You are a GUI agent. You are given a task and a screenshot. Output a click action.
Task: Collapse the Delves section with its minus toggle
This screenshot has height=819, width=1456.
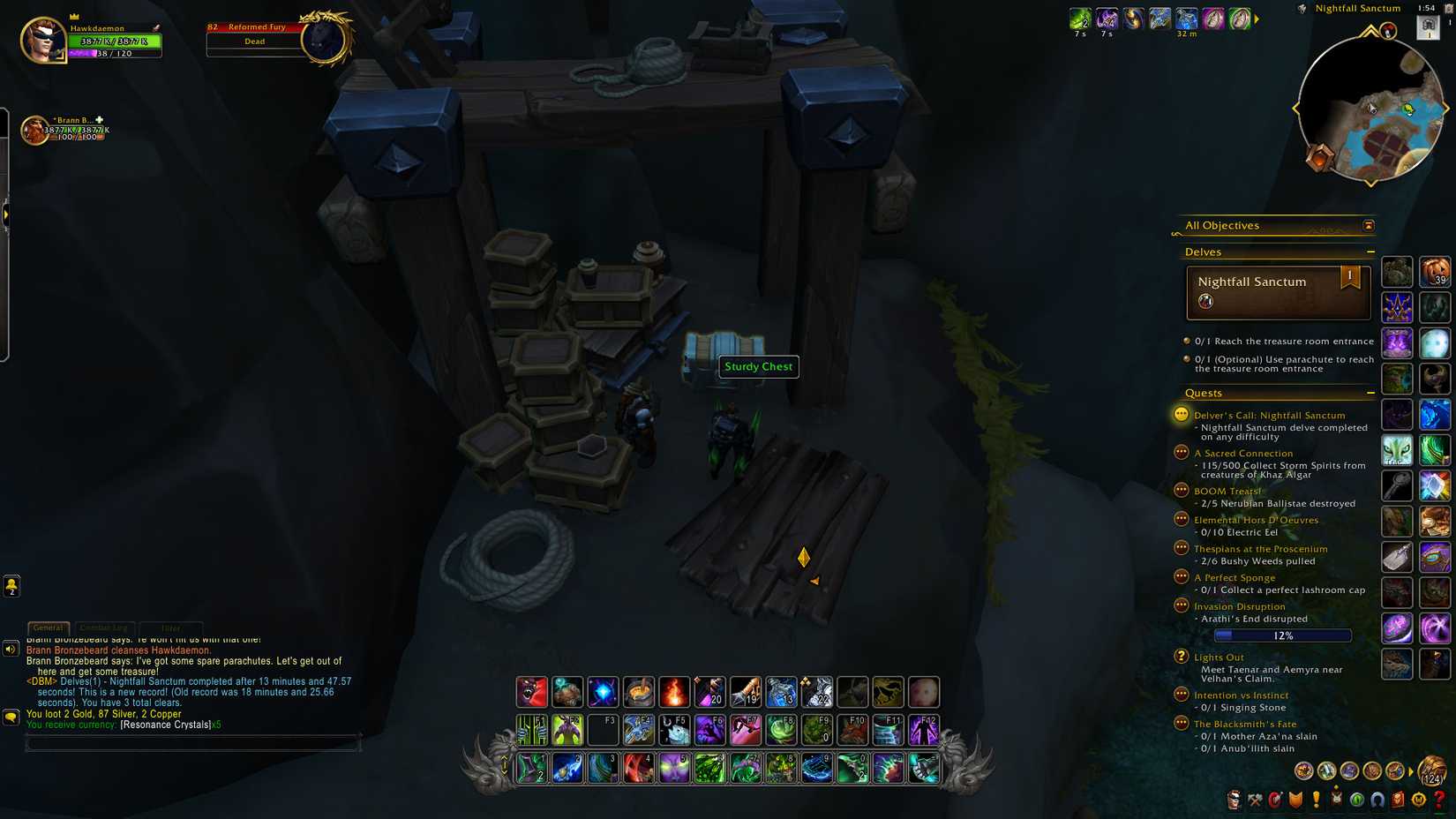pyautogui.click(x=1371, y=252)
